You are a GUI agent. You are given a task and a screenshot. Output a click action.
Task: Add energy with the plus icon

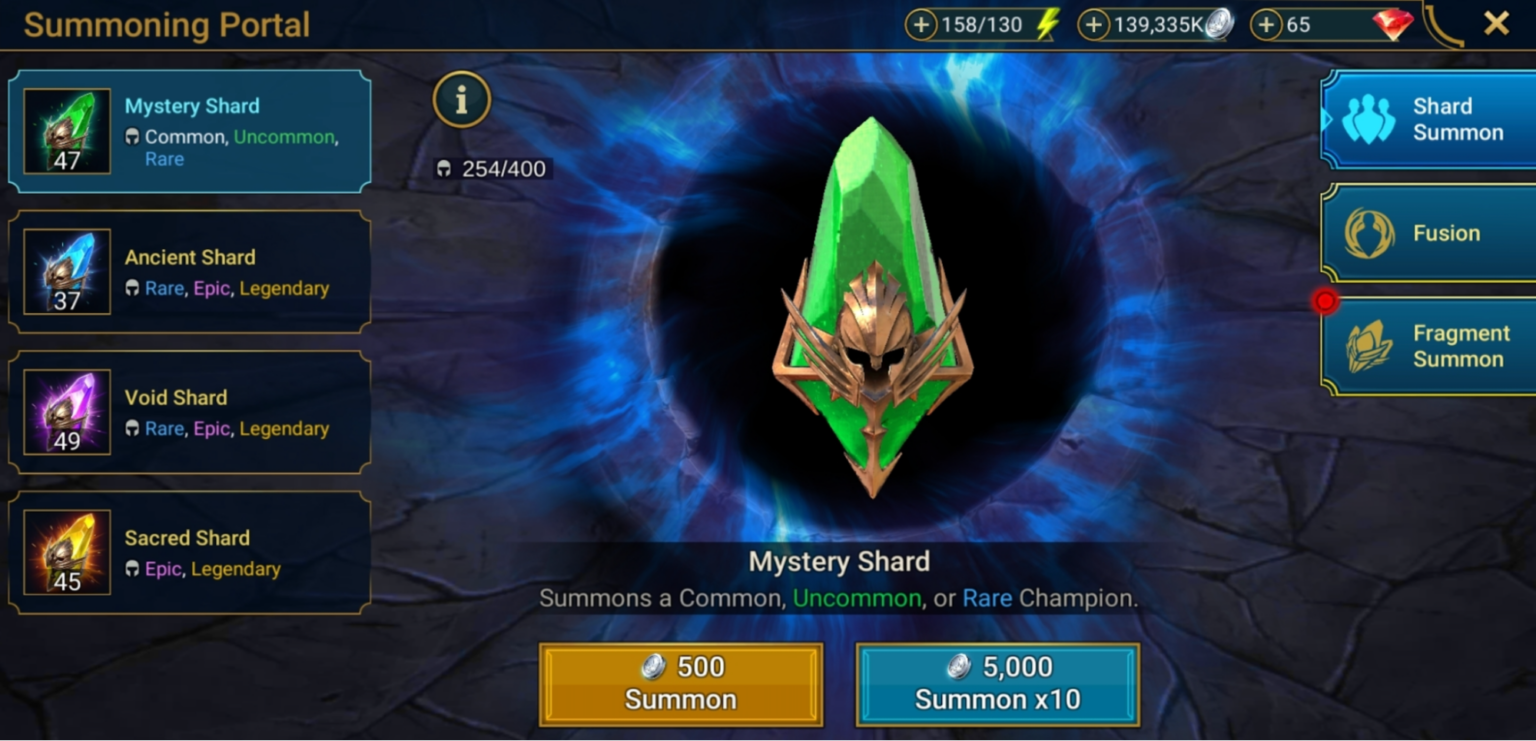click(922, 23)
